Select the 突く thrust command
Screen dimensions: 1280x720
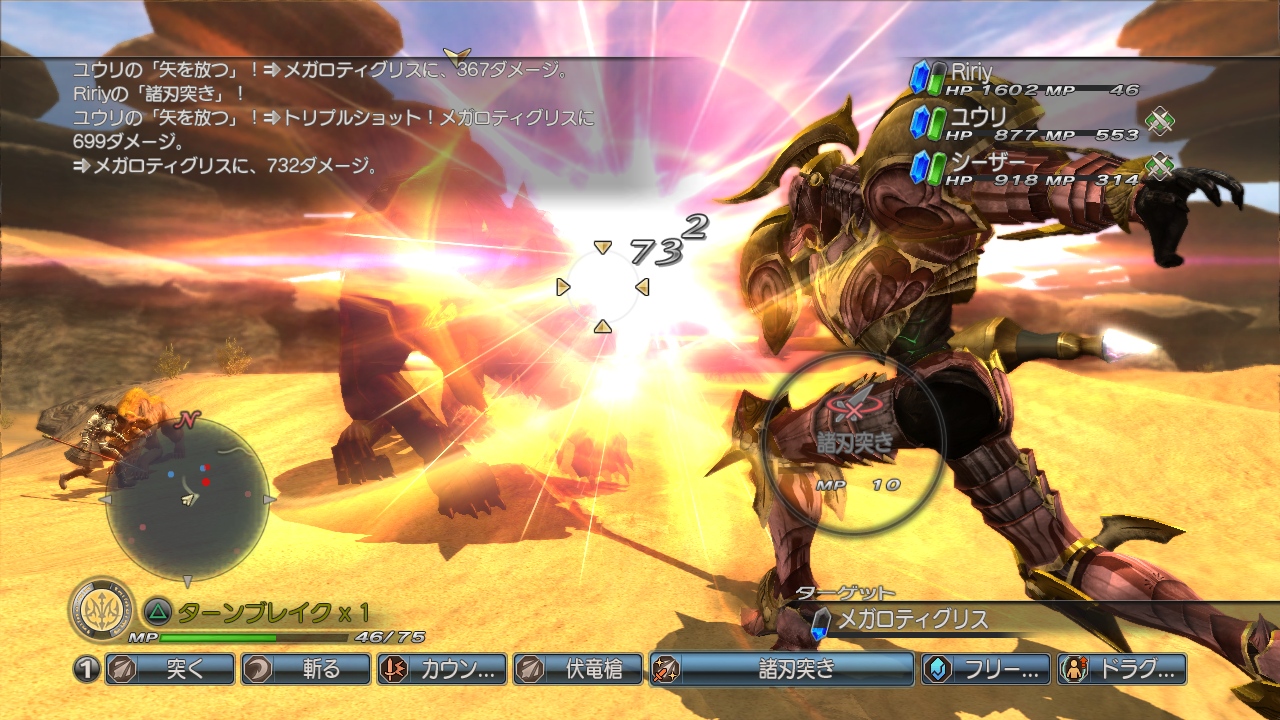pyautogui.click(x=169, y=669)
